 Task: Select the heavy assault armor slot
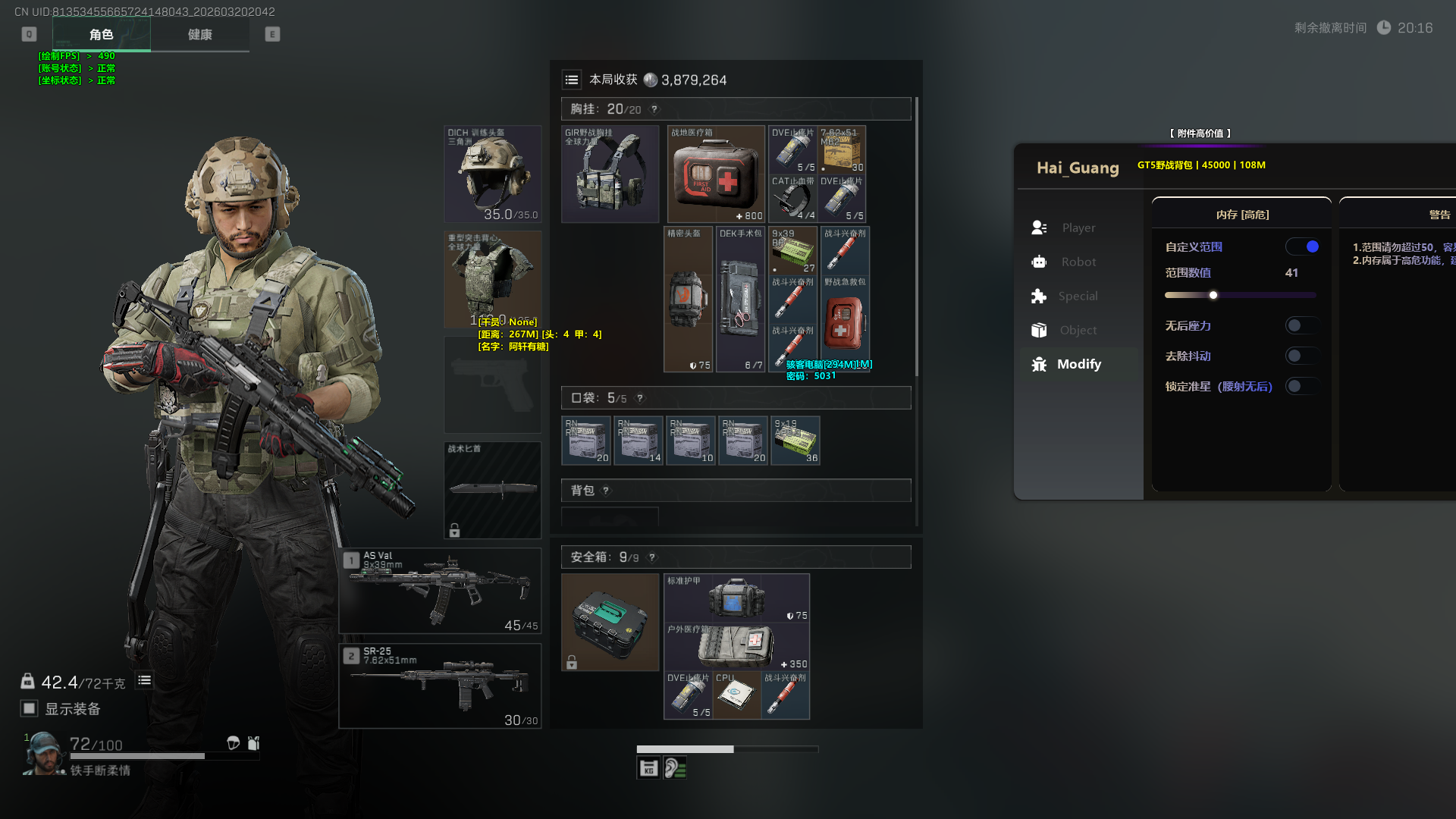[x=492, y=279]
